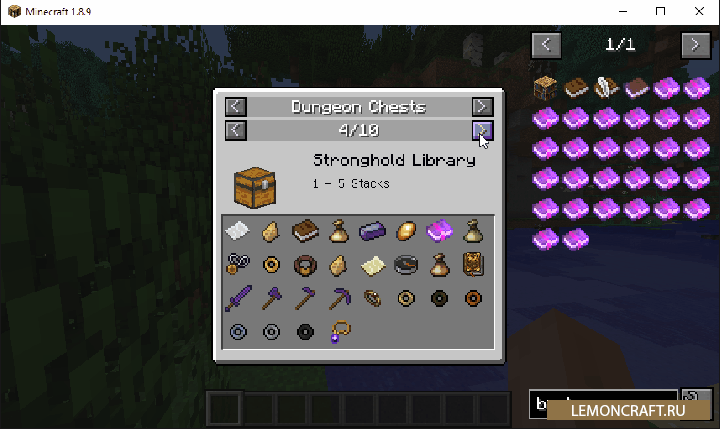
Task: Advance to the next chest page (5/10)
Action: (482, 130)
